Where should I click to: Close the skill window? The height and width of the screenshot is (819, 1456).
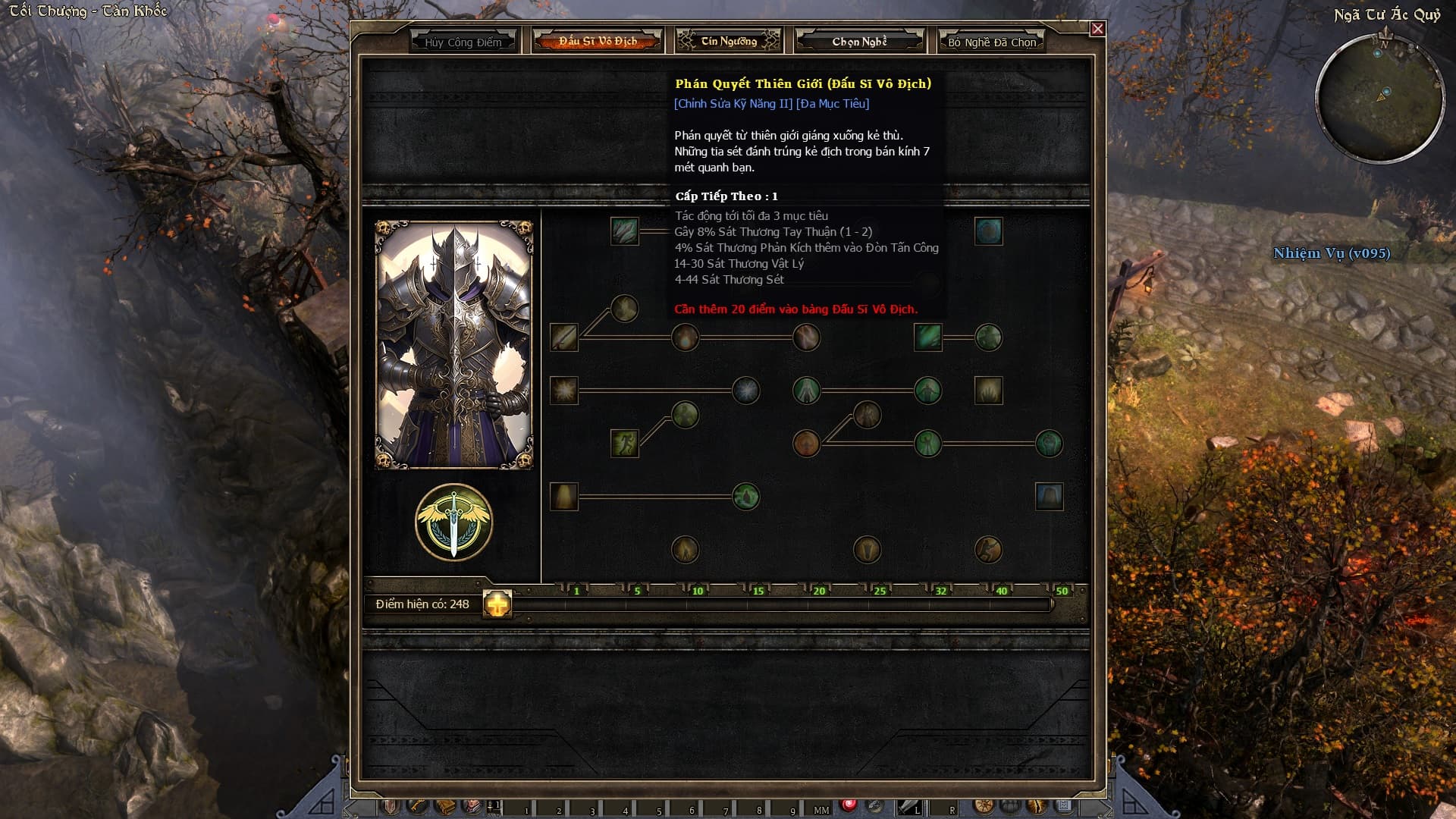pos(1097,29)
